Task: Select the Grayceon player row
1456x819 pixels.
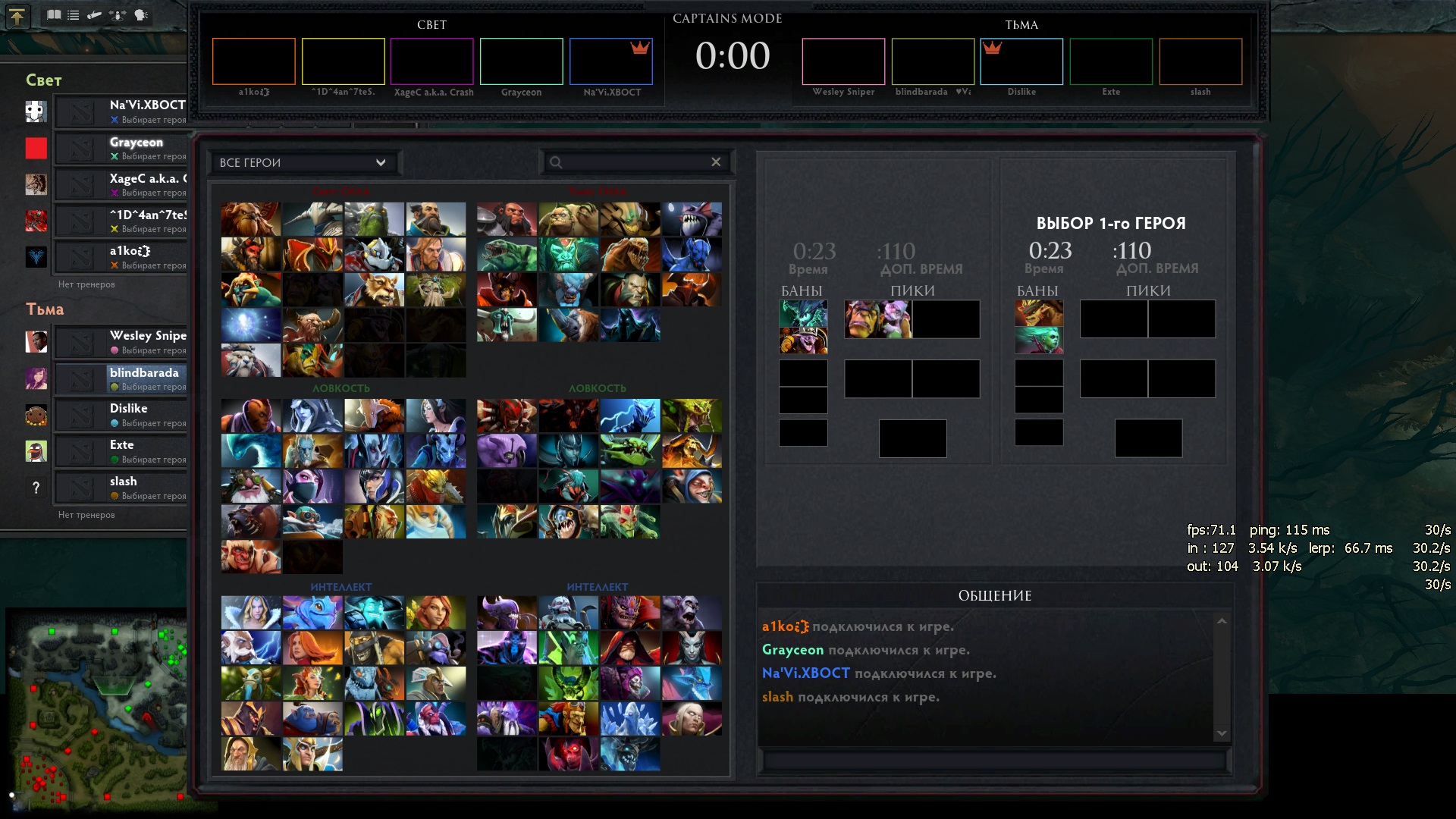Action: coord(121,148)
